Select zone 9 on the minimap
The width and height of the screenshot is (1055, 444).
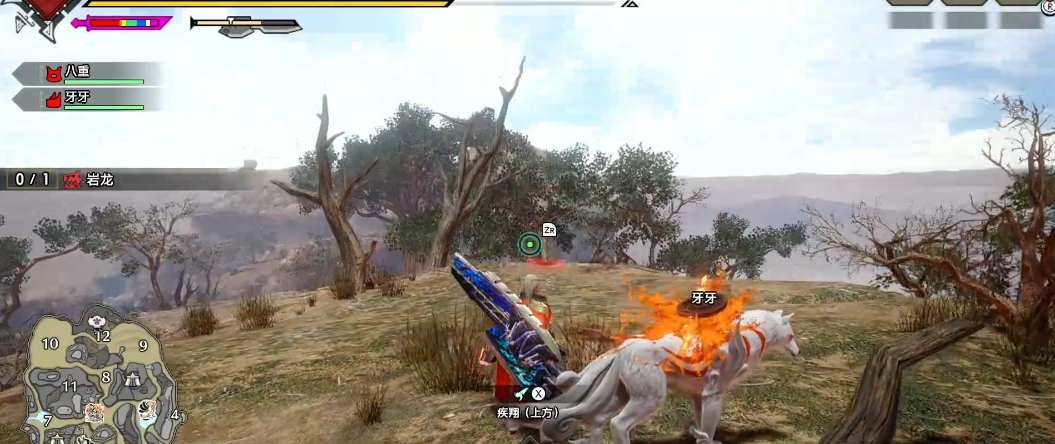tap(143, 346)
